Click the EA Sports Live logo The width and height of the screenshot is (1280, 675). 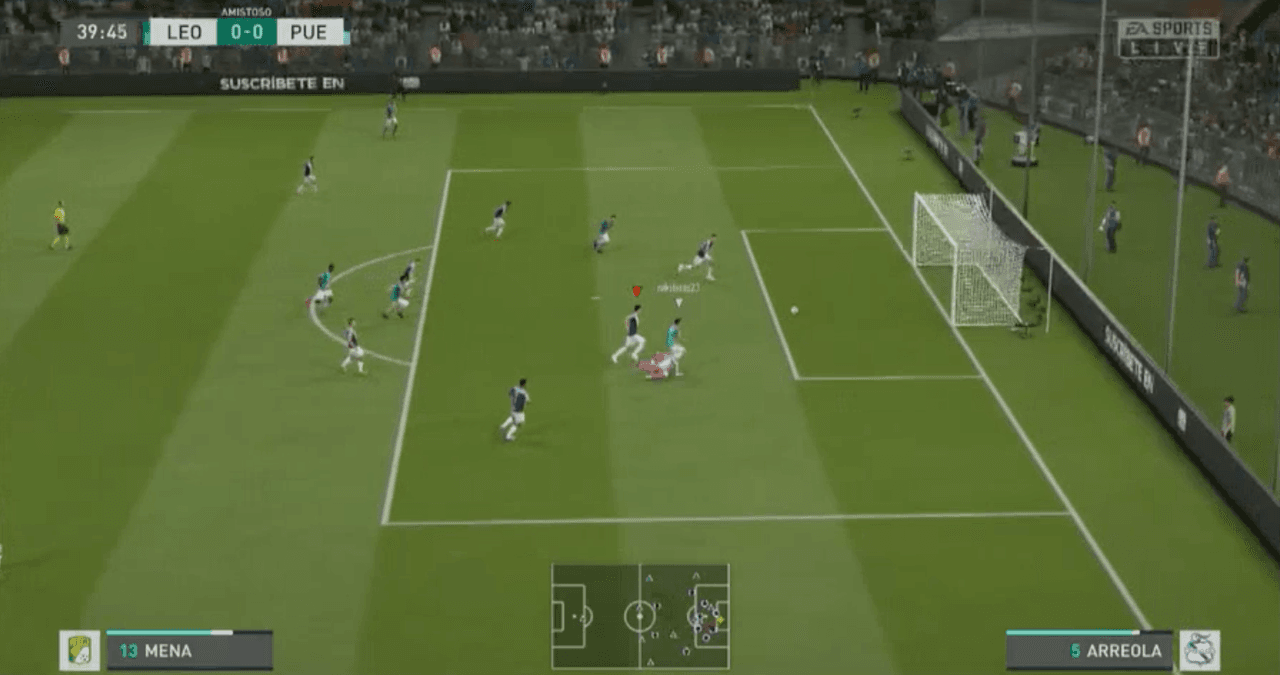coord(1168,38)
